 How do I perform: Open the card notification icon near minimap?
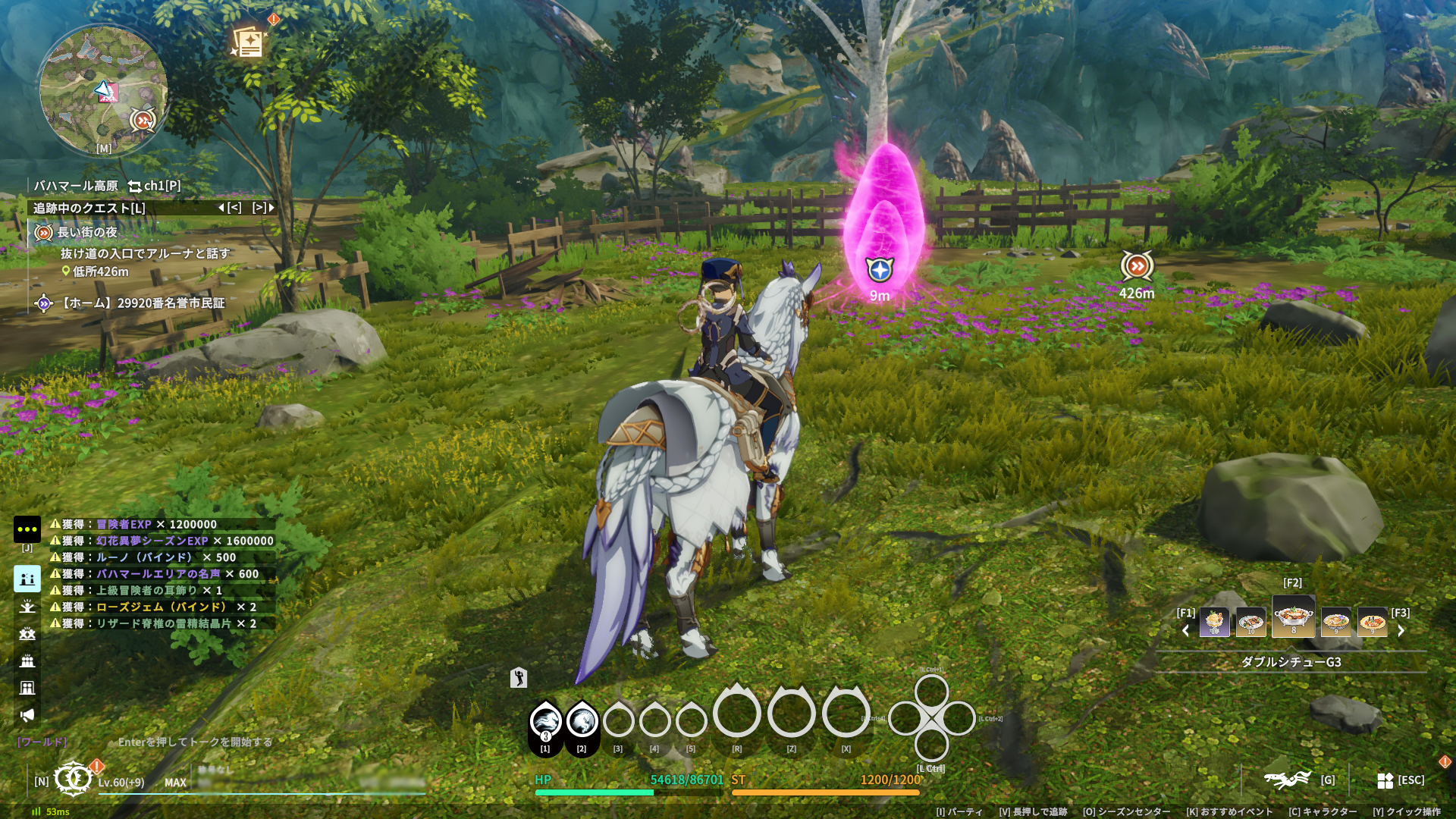point(249,42)
